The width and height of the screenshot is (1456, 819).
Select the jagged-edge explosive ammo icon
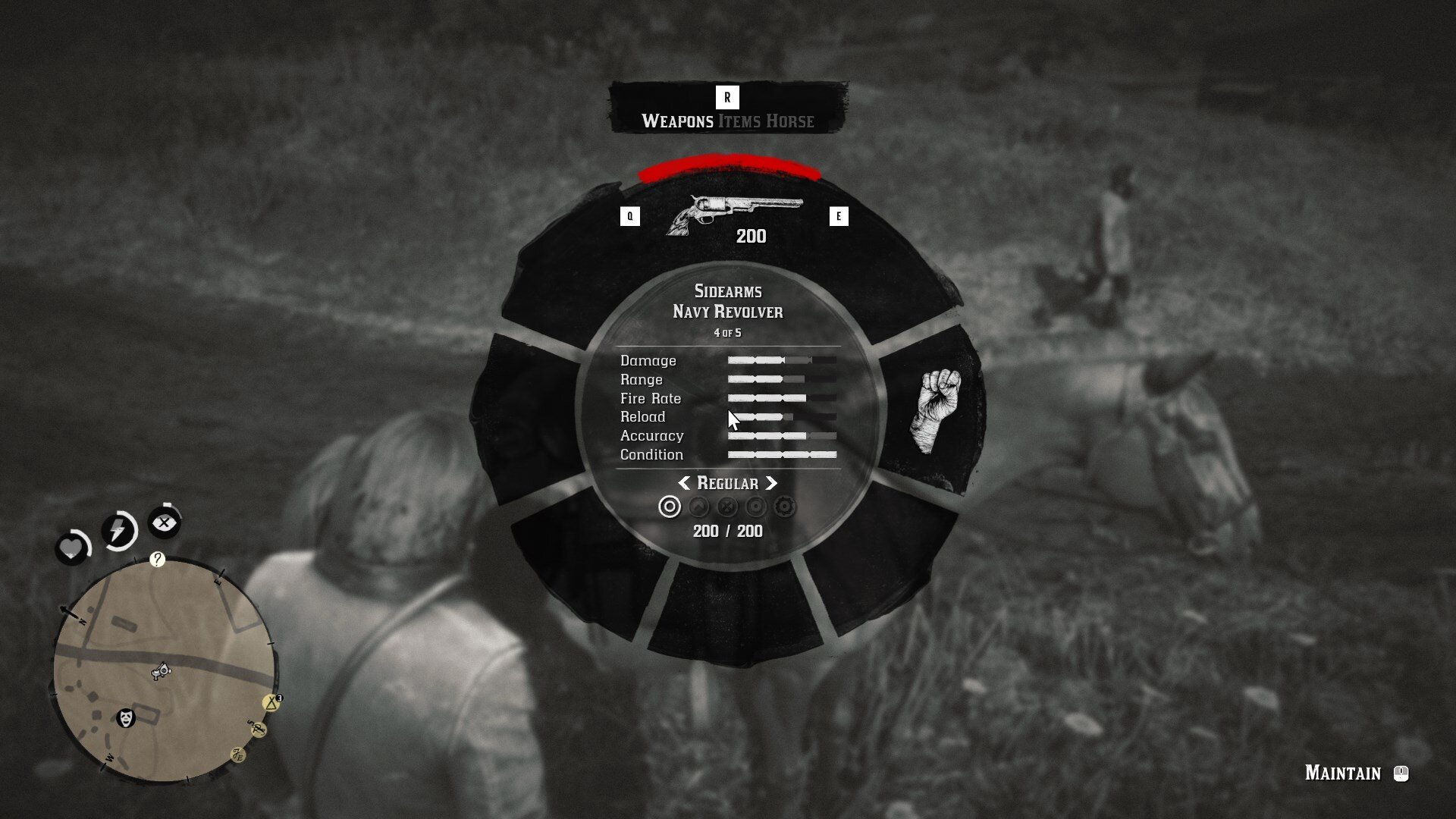785,507
